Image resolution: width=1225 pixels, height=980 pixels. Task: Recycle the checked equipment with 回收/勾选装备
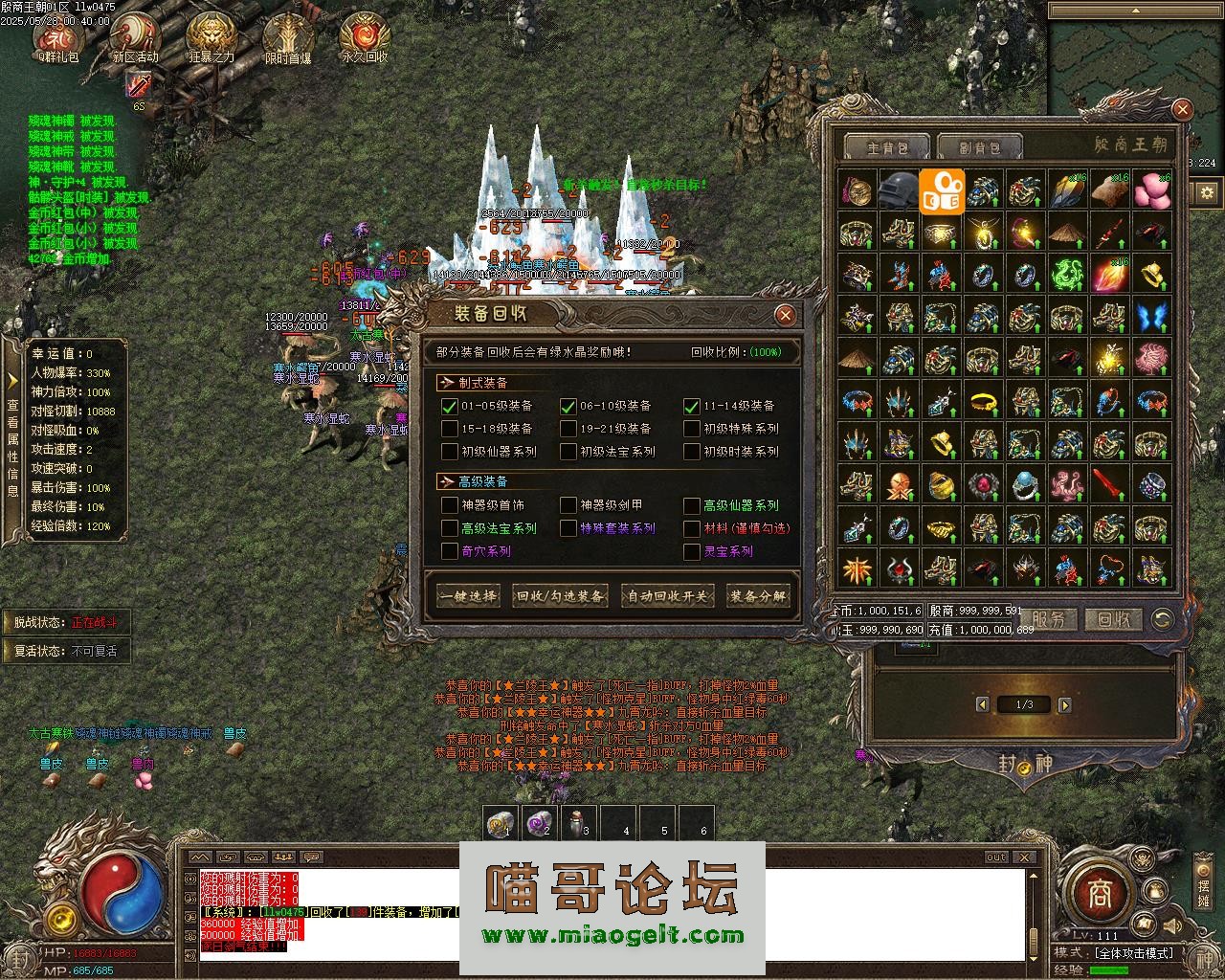[x=560, y=595]
